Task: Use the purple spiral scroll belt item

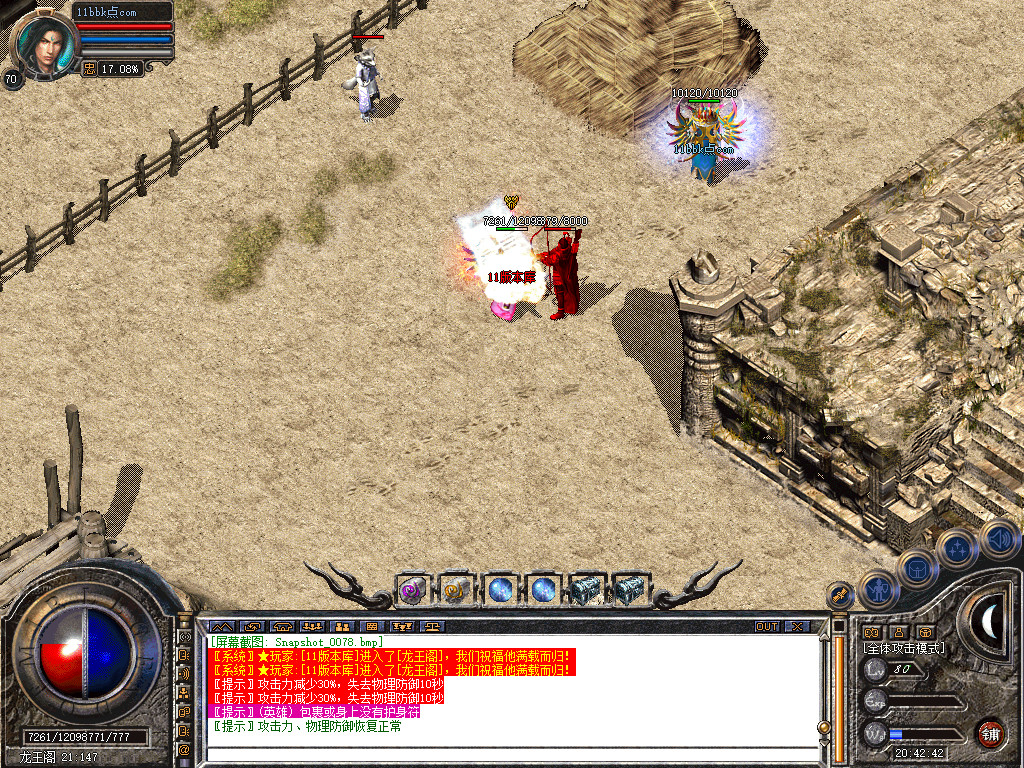Action: 413,590
